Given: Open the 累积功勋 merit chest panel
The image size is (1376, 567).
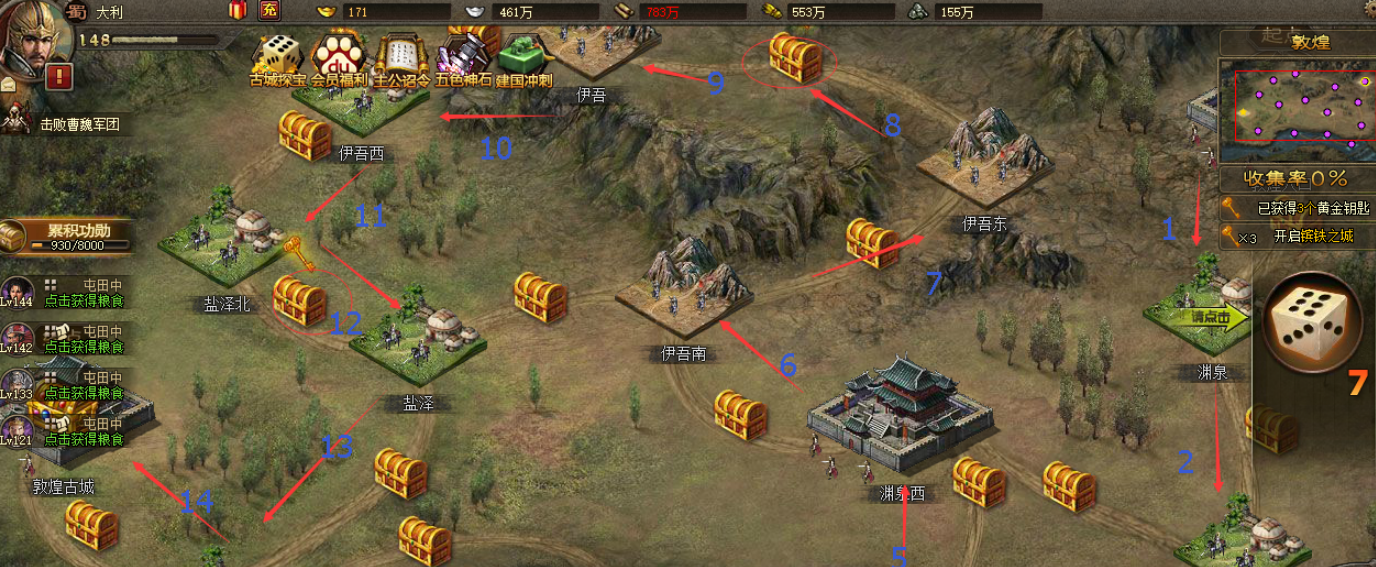Looking at the screenshot, I should (x=70, y=236).
